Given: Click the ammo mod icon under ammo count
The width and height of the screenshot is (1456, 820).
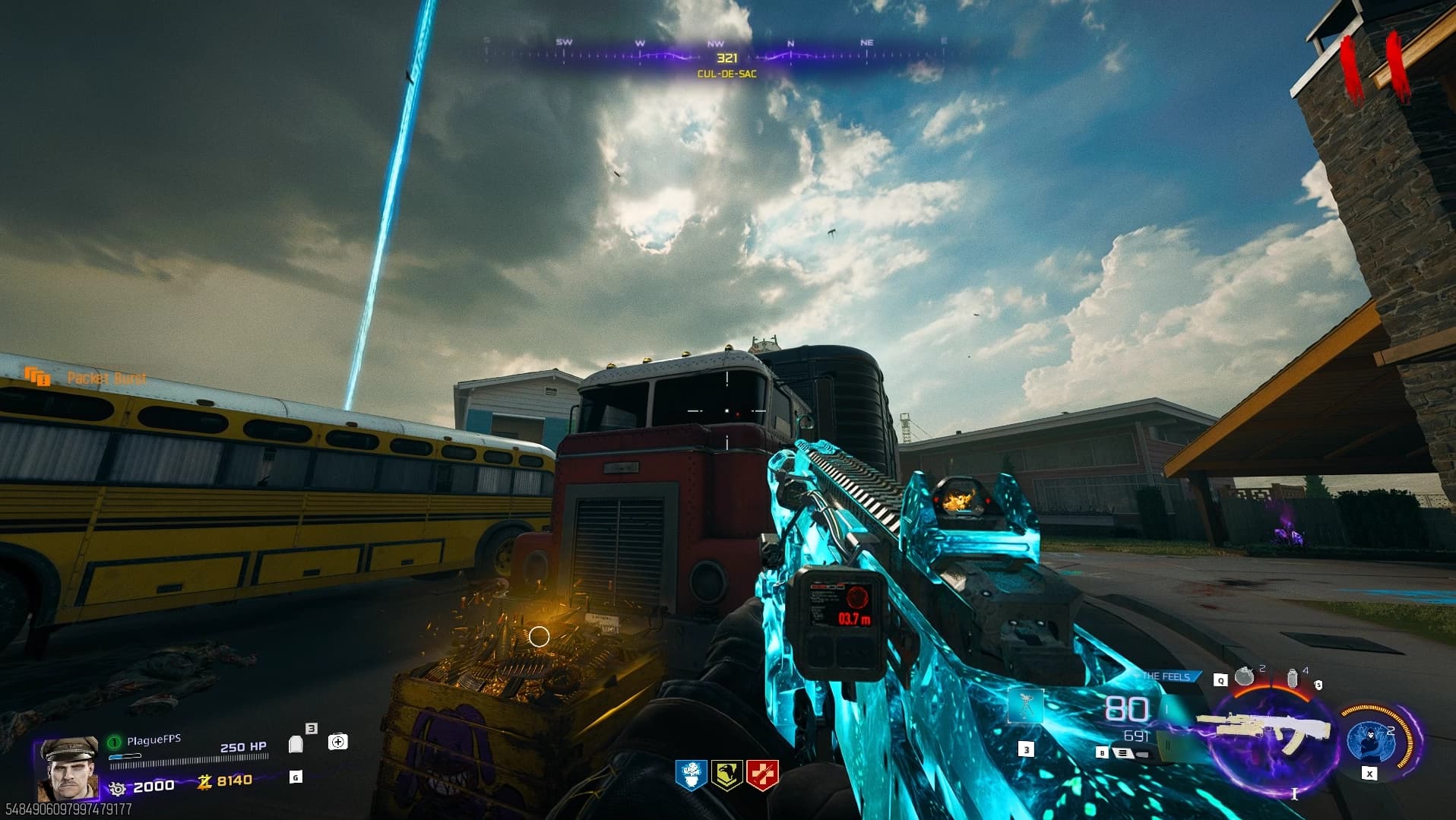Looking at the screenshot, I should (1123, 753).
